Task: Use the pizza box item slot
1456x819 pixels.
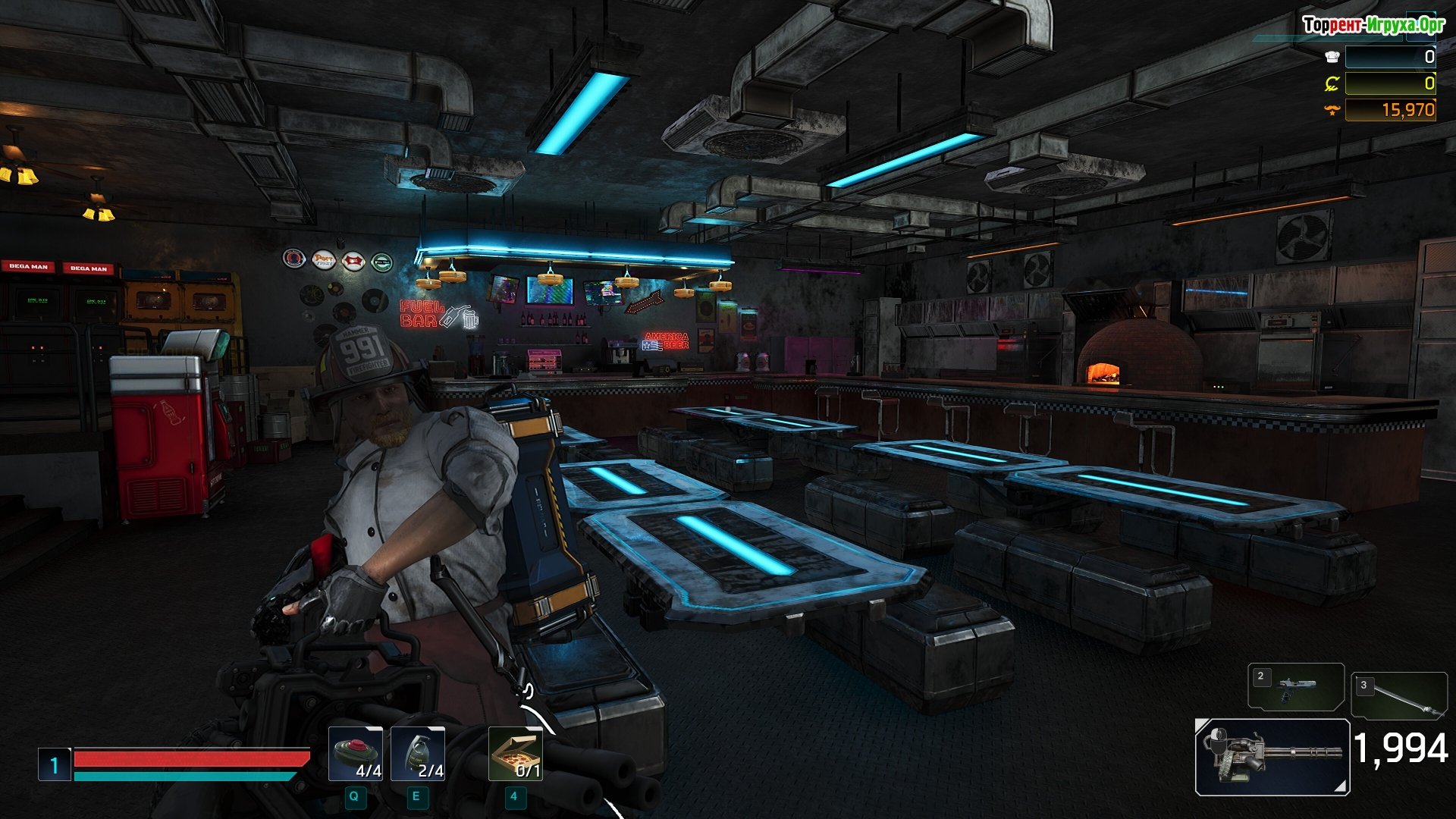Action: click(x=515, y=754)
